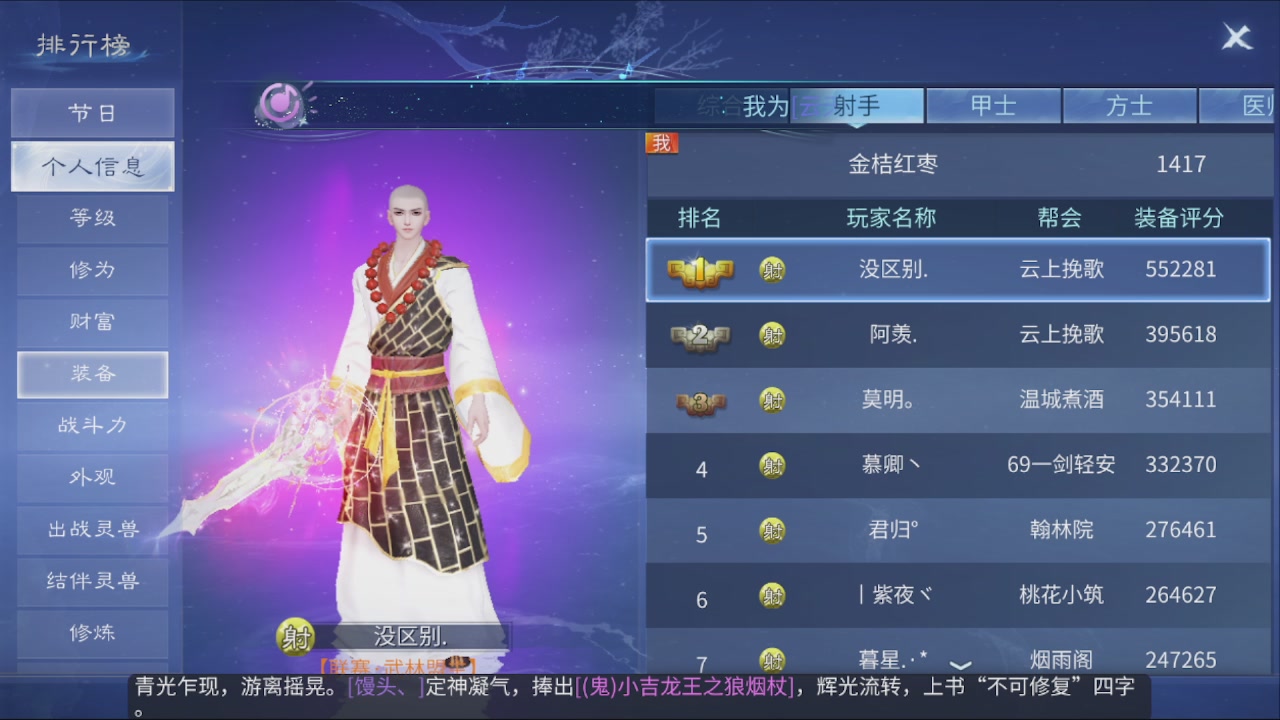The width and height of the screenshot is (1280, 720).
Task: Select the 射 class icon beside 没区别.
Action: [771, 269]
